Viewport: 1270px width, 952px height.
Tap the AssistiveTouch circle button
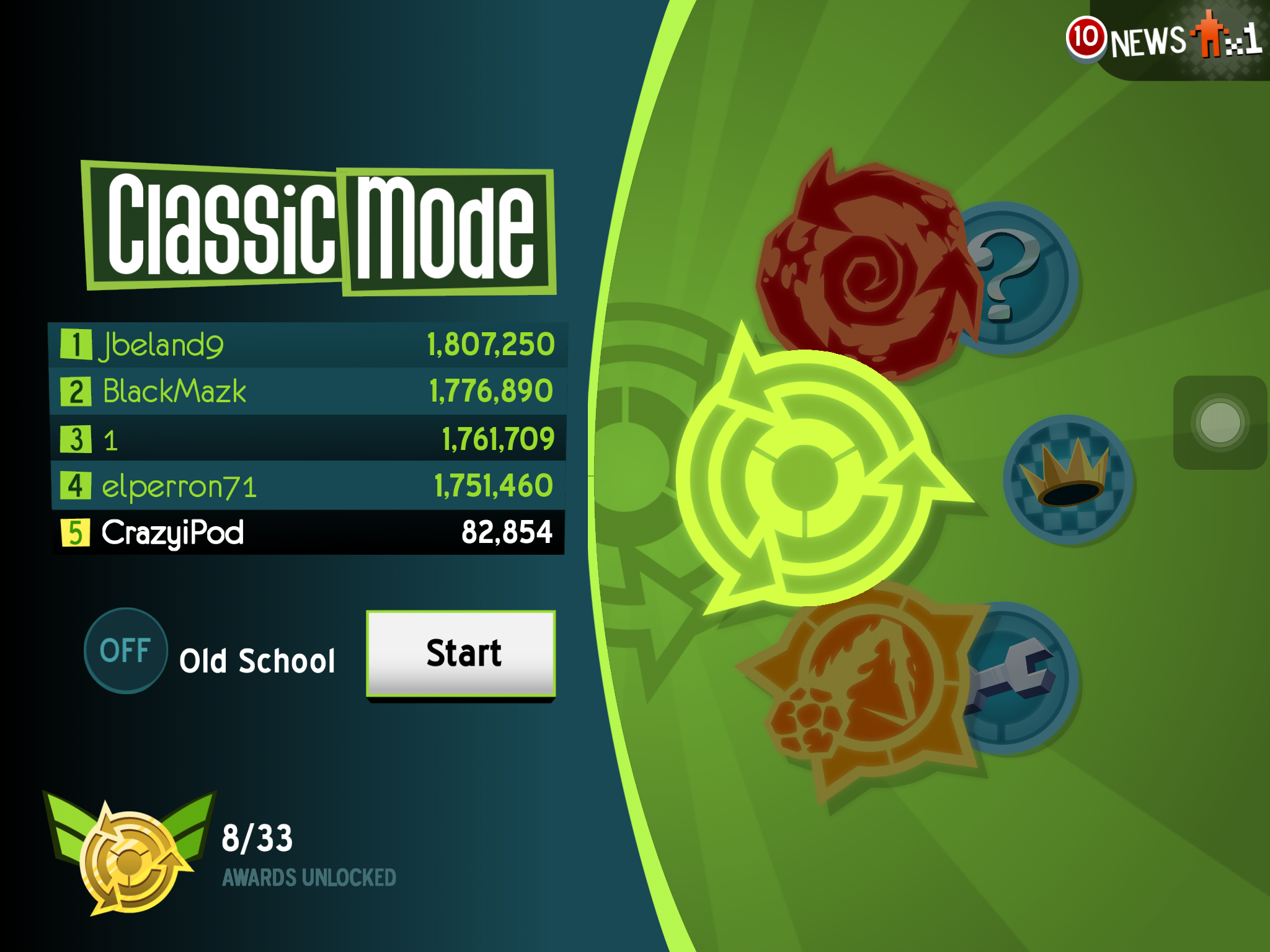pyautogui.click(x=1219, y=423)
